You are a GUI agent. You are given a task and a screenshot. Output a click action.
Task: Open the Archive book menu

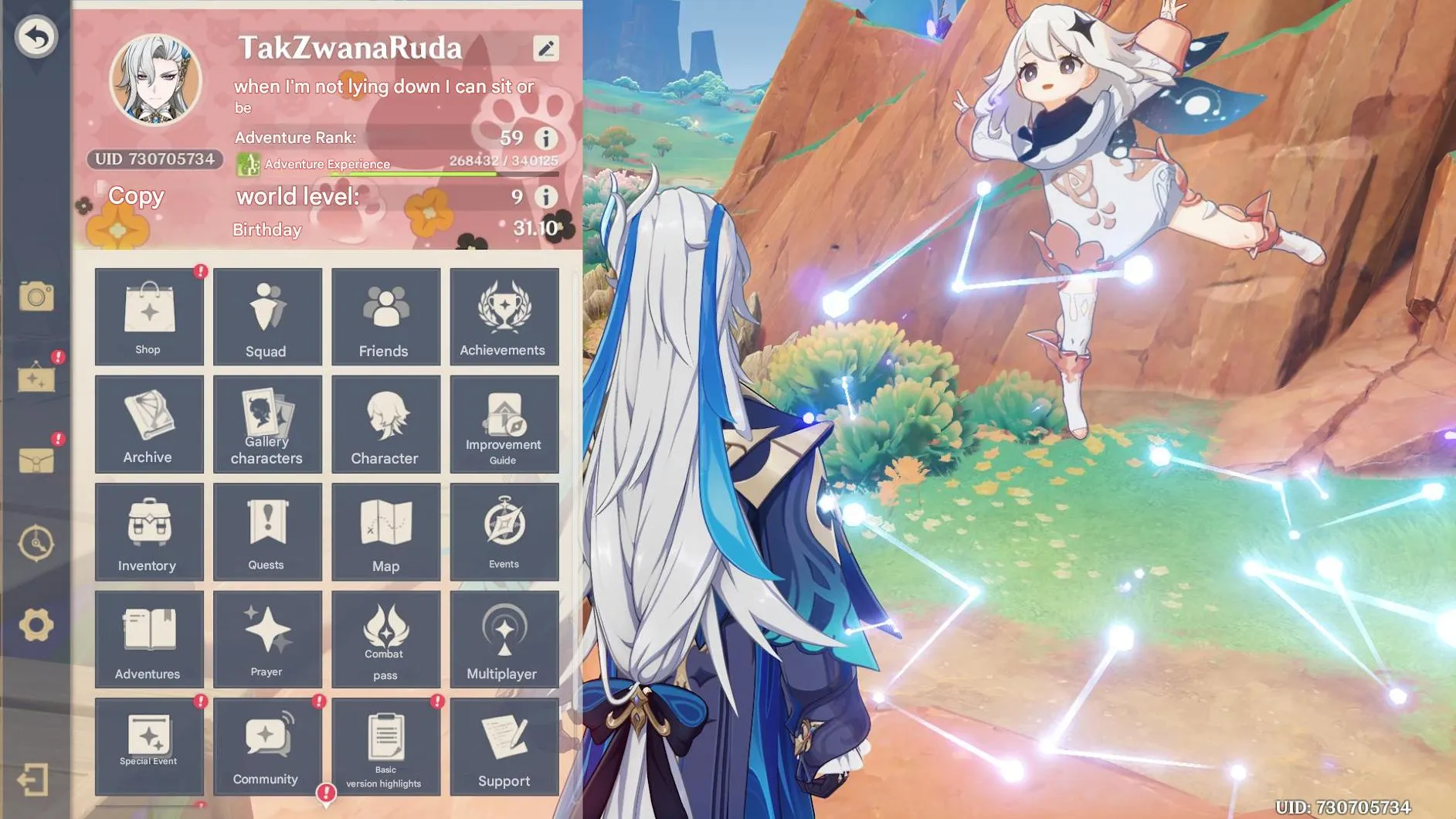148,423
